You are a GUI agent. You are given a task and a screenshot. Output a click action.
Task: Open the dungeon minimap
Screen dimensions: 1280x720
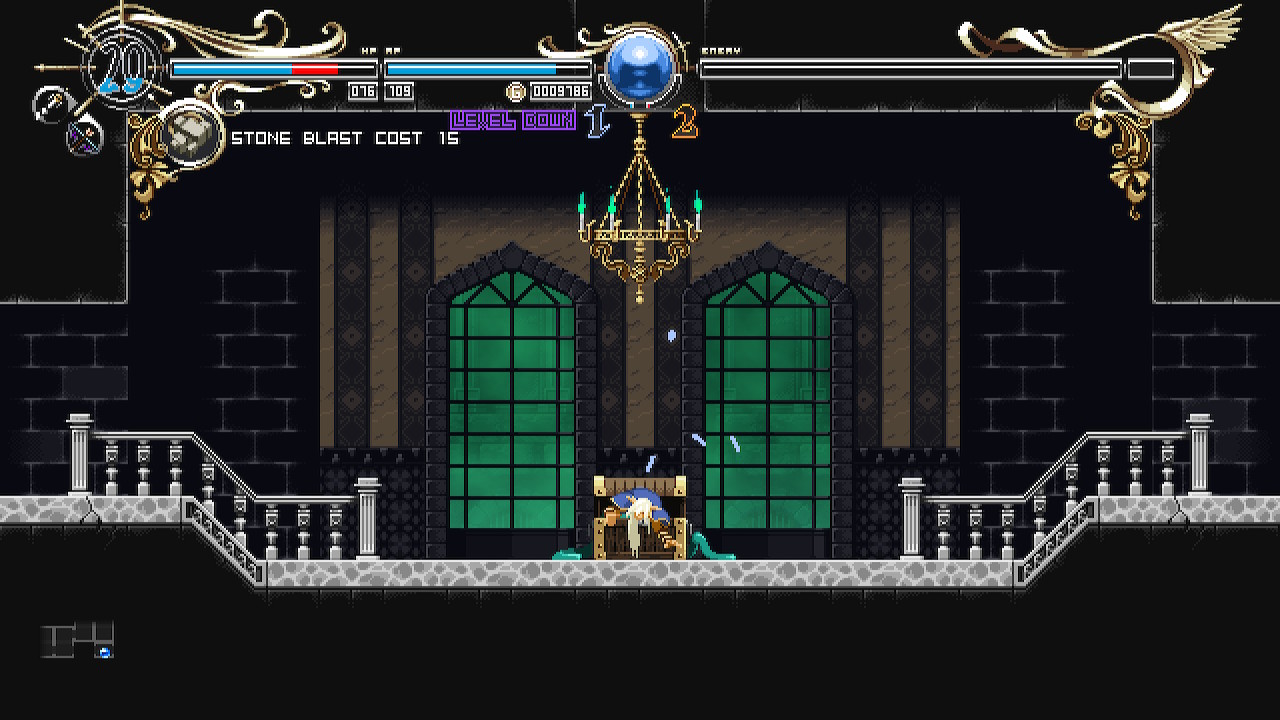[x=78, y=640]
